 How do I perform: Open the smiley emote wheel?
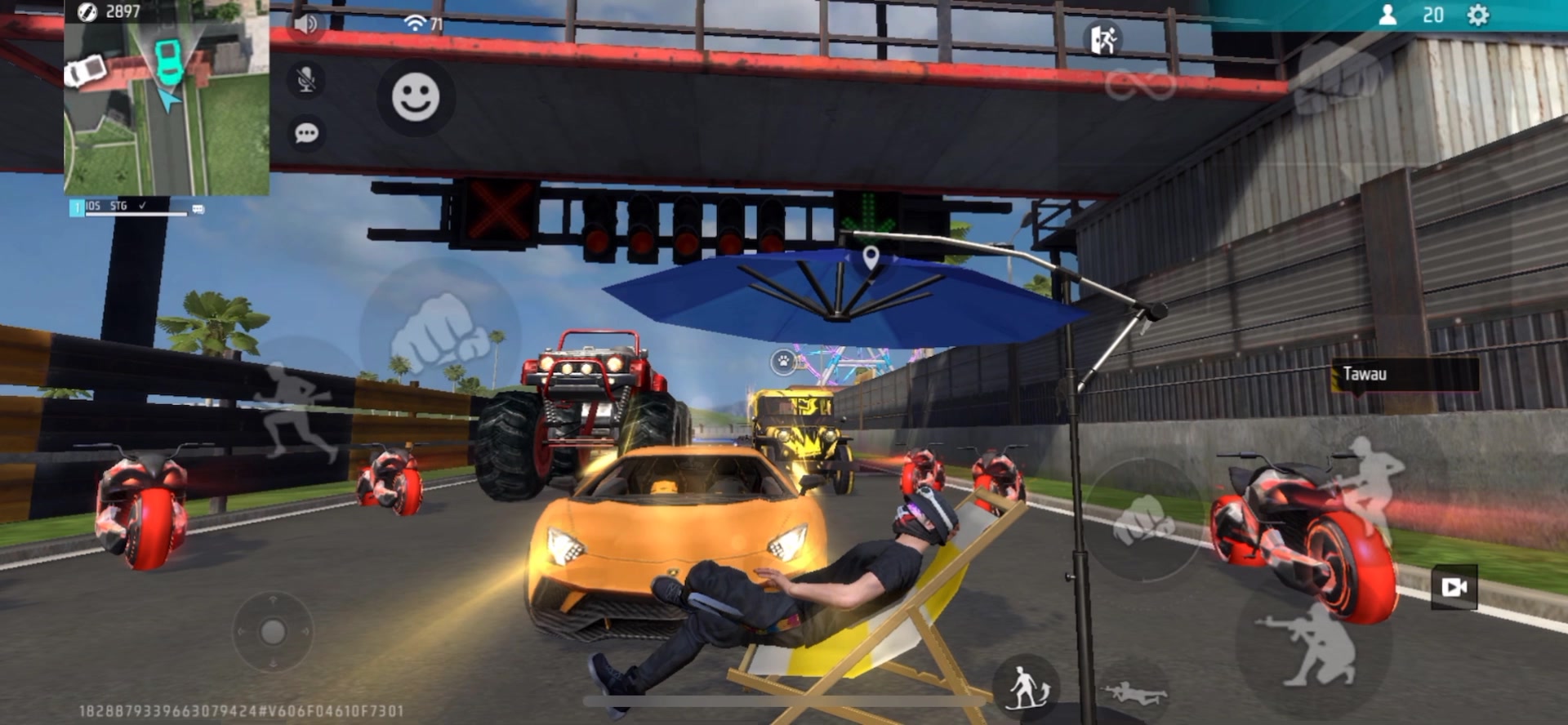pos(416,98)
